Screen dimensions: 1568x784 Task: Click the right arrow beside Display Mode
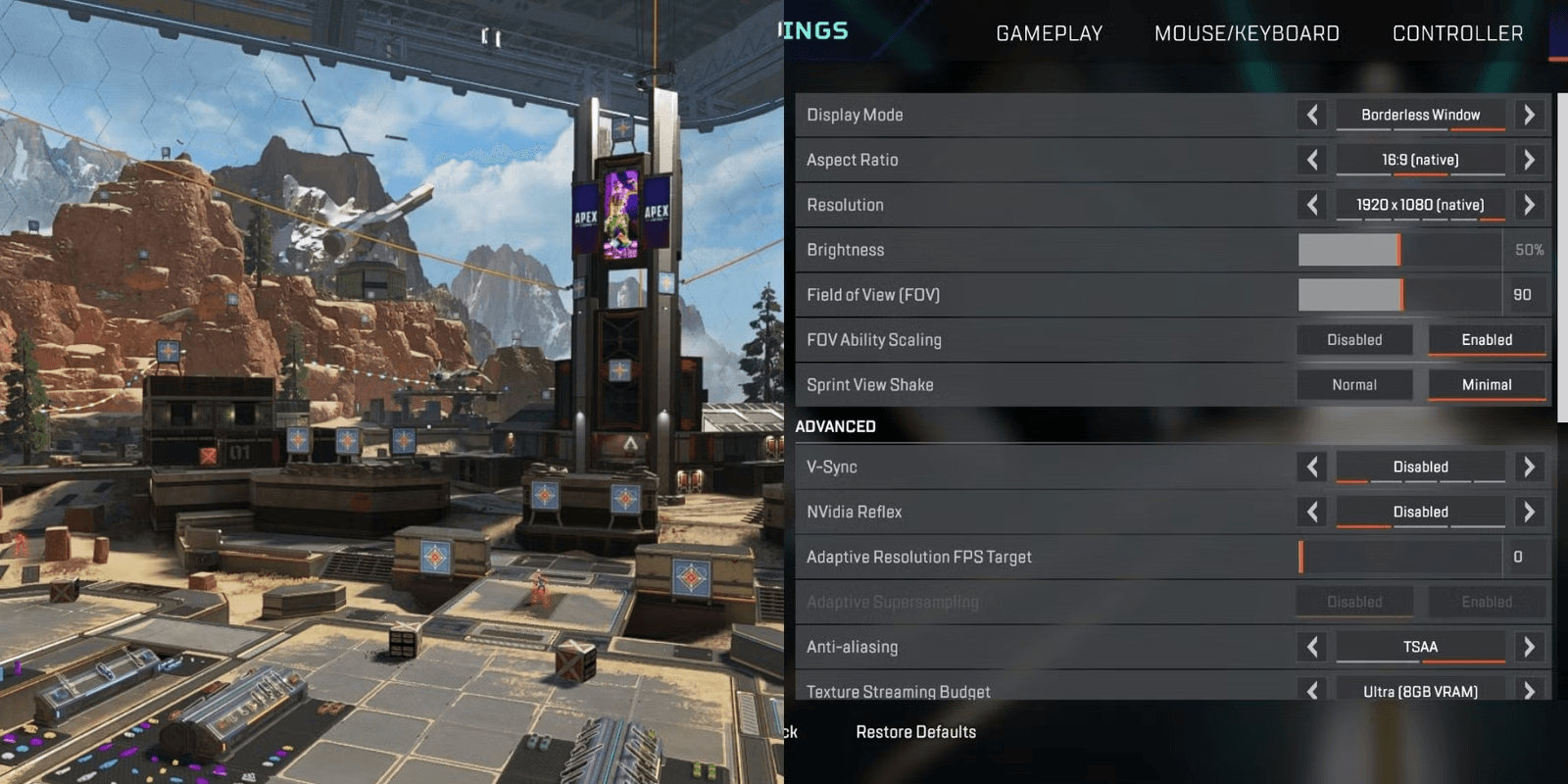(x=1529, y=114)
